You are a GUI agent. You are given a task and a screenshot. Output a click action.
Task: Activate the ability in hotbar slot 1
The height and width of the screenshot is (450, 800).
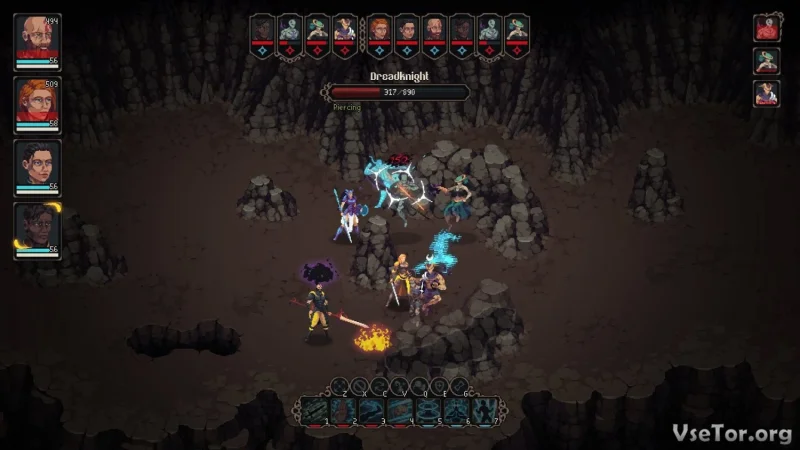tap(313, 409)
